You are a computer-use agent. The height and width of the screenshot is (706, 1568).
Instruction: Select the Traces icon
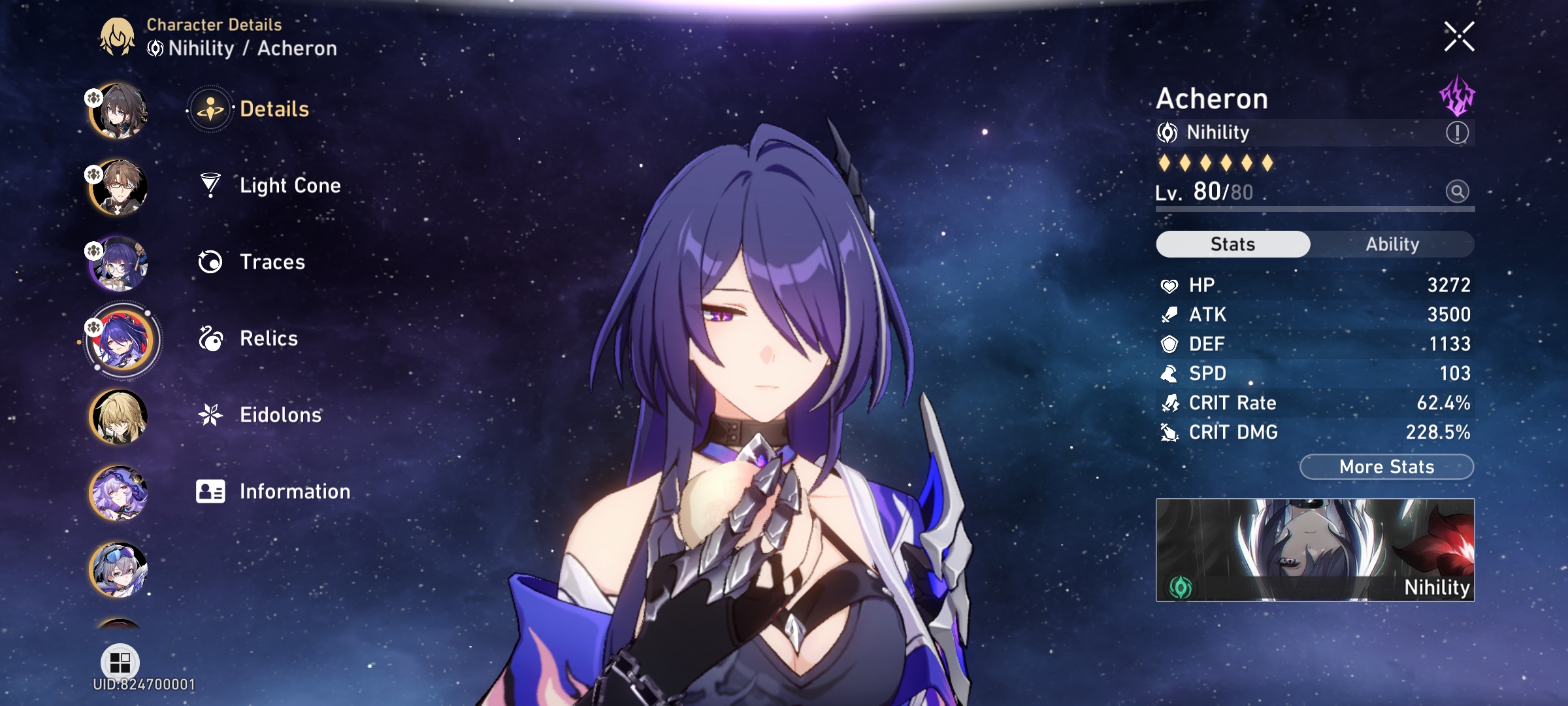pyautogui.click(x=209, y=261)
